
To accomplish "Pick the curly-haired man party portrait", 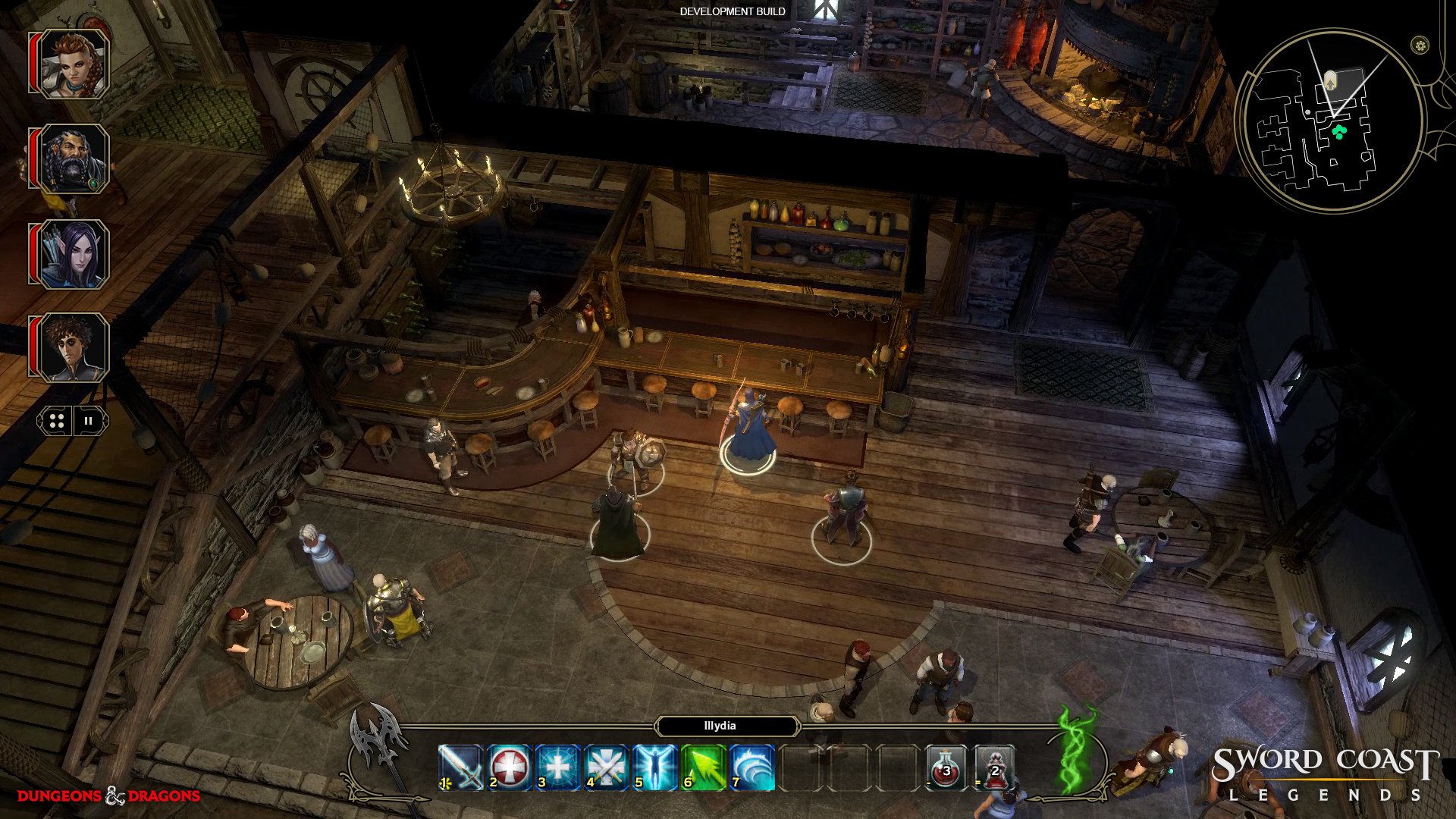I will [73, 348].
